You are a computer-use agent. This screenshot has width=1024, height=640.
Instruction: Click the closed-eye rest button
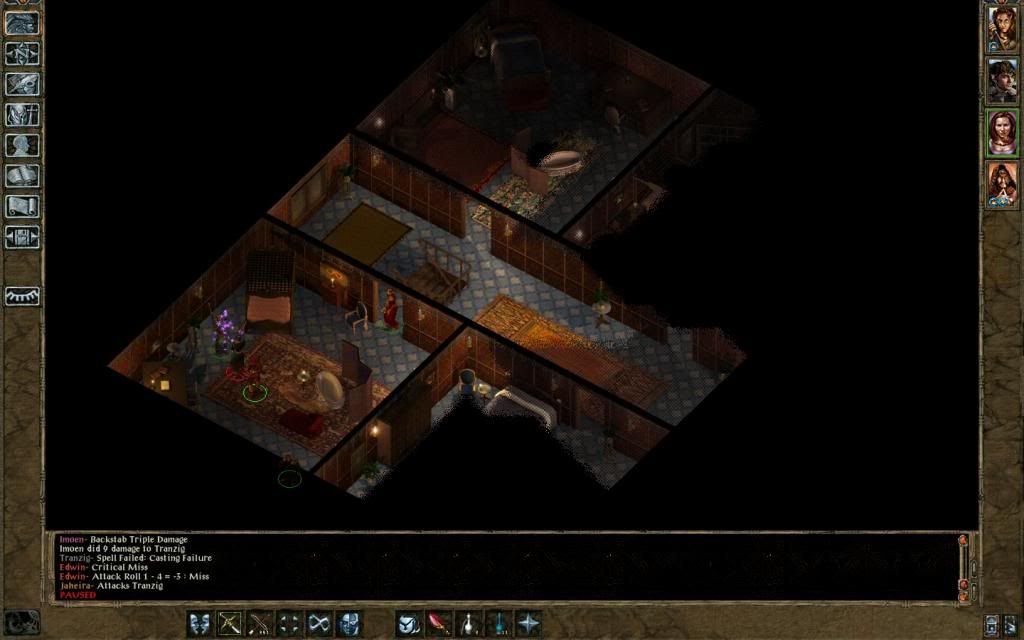pyautogui.click(x=22, y=296)
